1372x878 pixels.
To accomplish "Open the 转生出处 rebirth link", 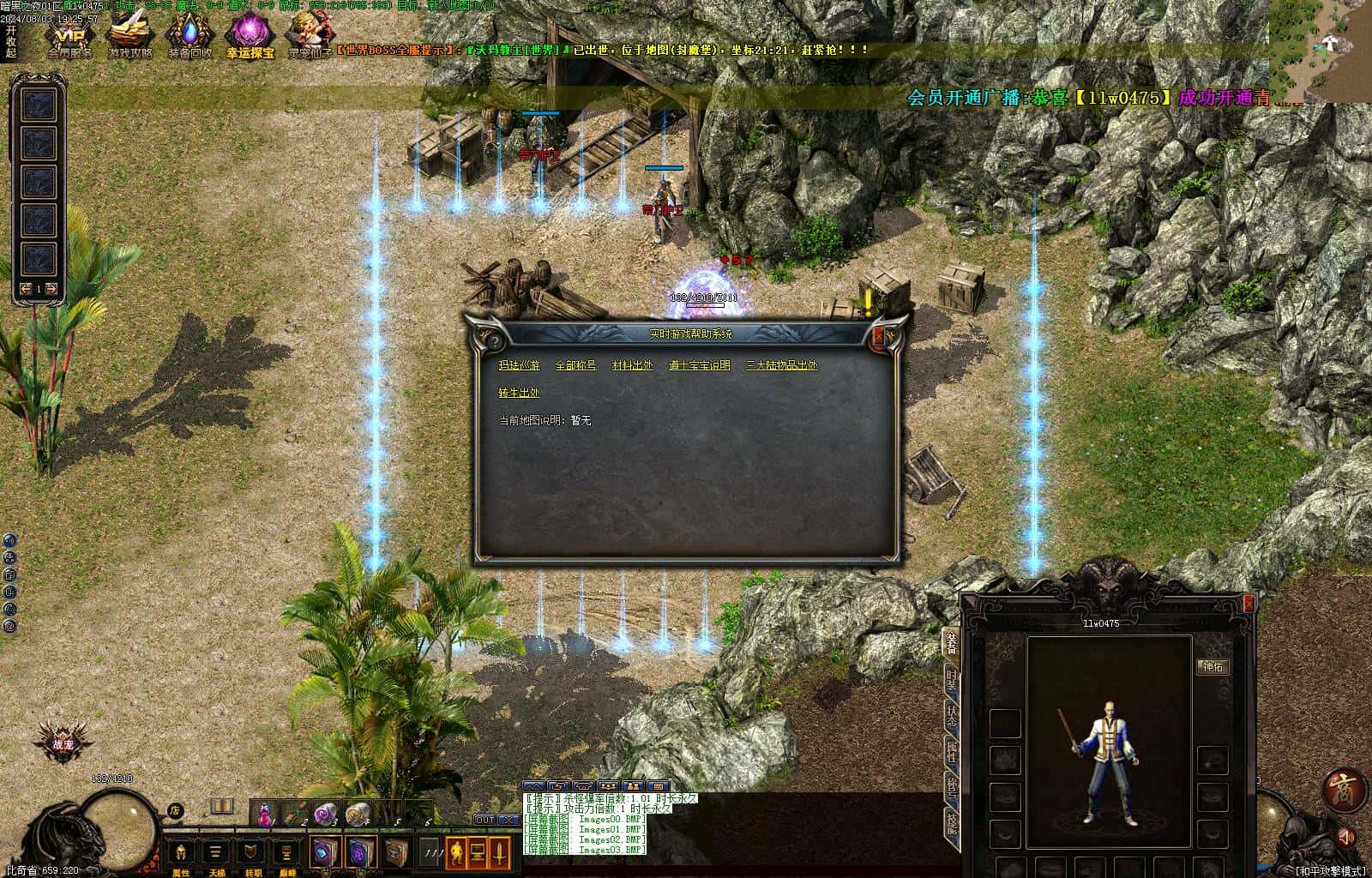I will pos(520,394).
